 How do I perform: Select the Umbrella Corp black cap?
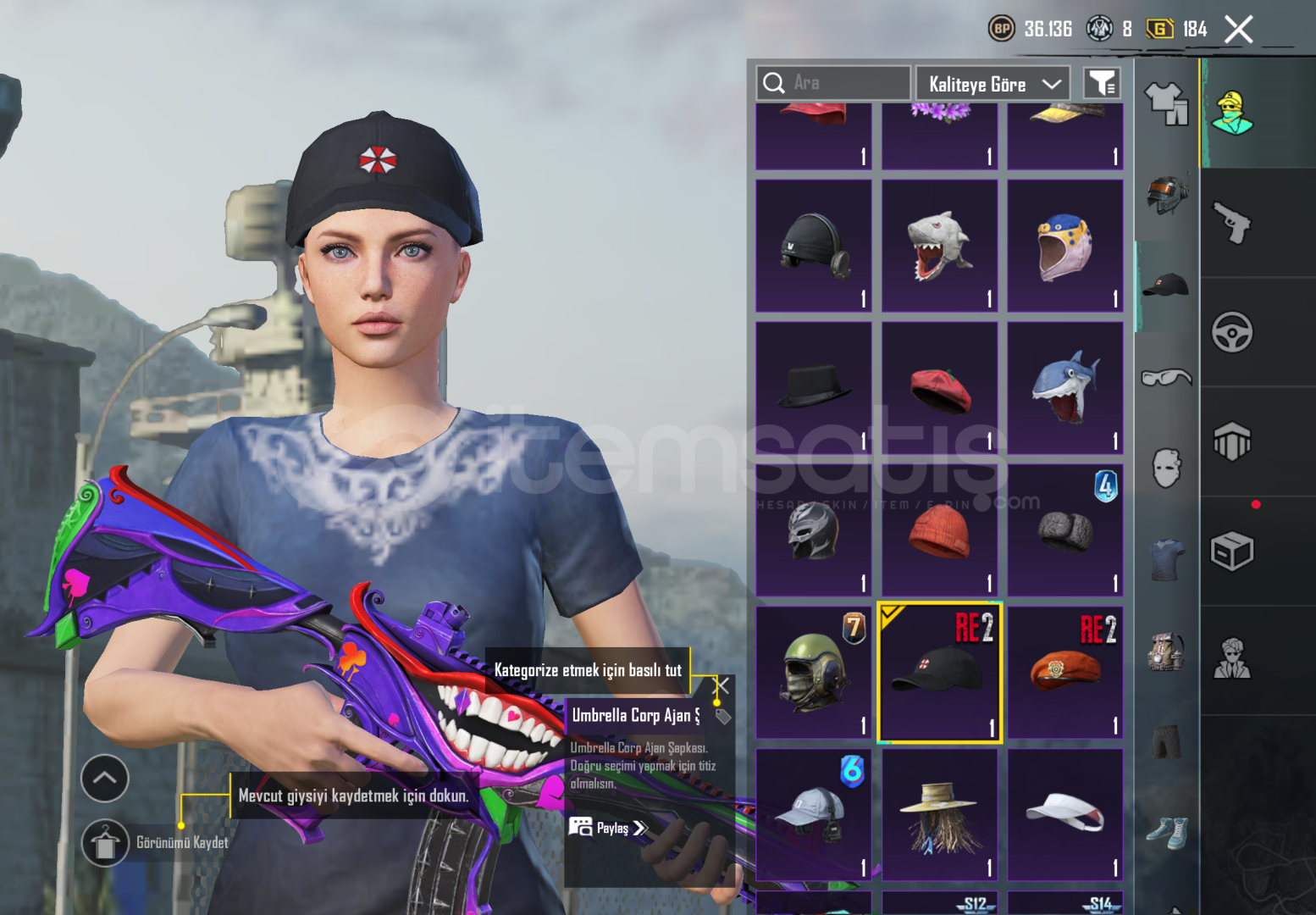[939, 673]
